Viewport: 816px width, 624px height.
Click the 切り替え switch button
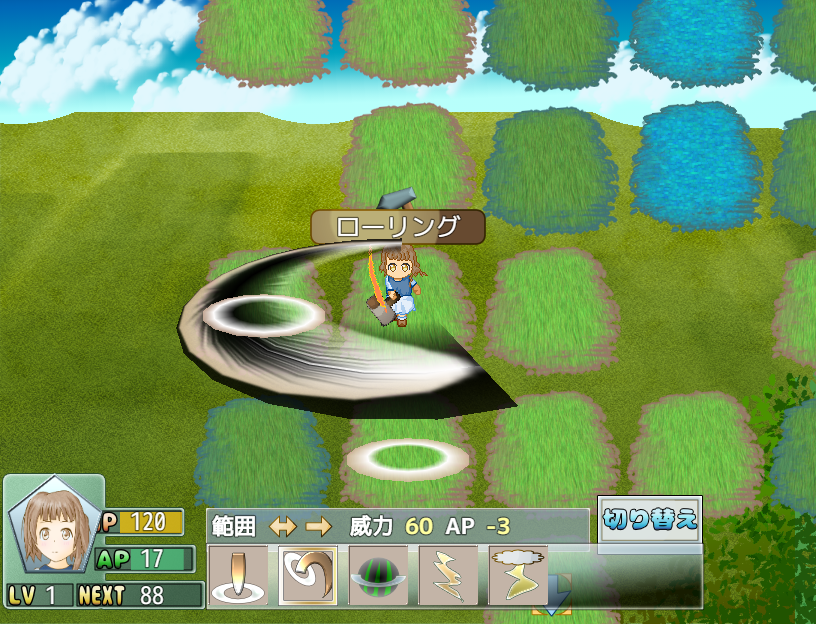(x=650, y=520)
